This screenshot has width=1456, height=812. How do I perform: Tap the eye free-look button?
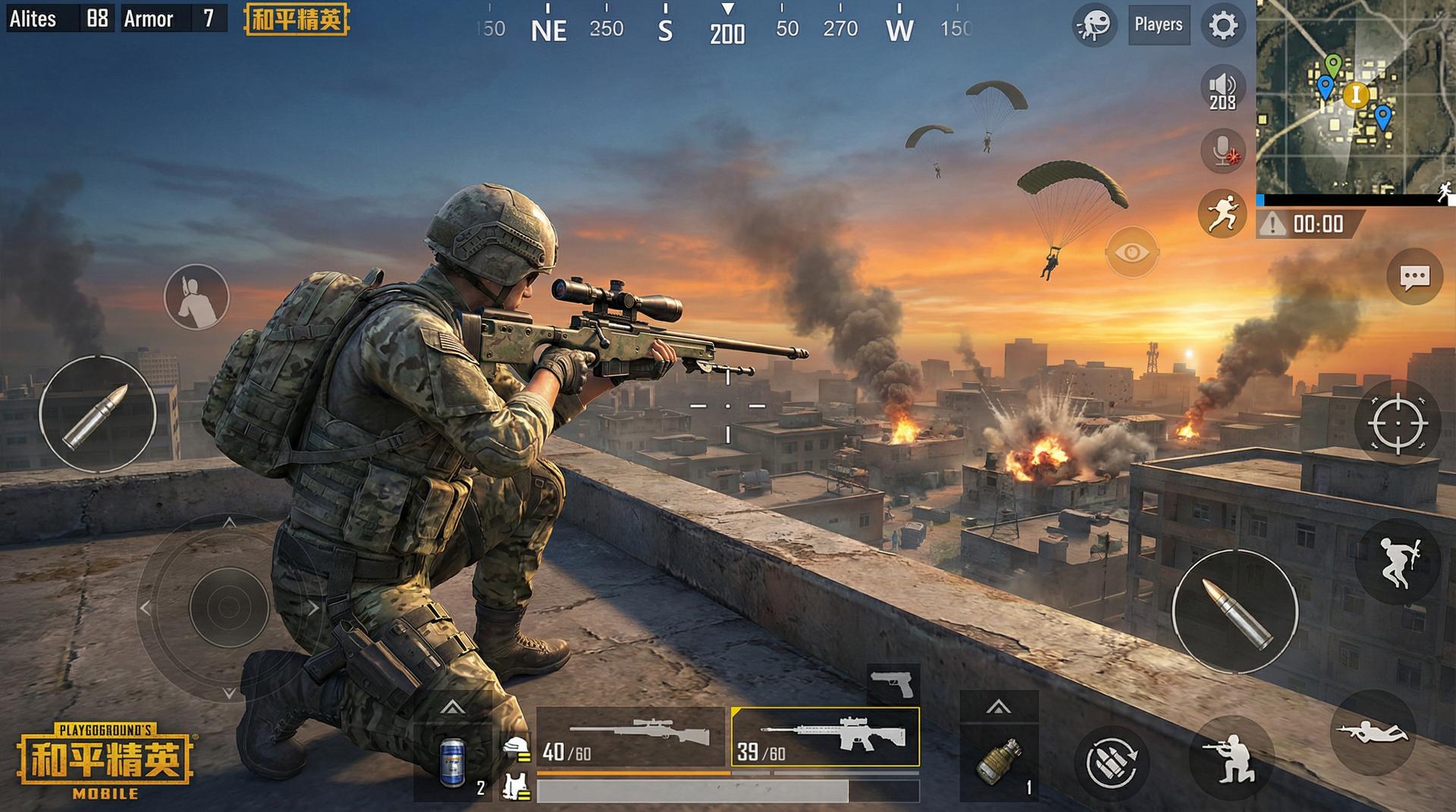pyautogui.click(x=1131, y=252)
